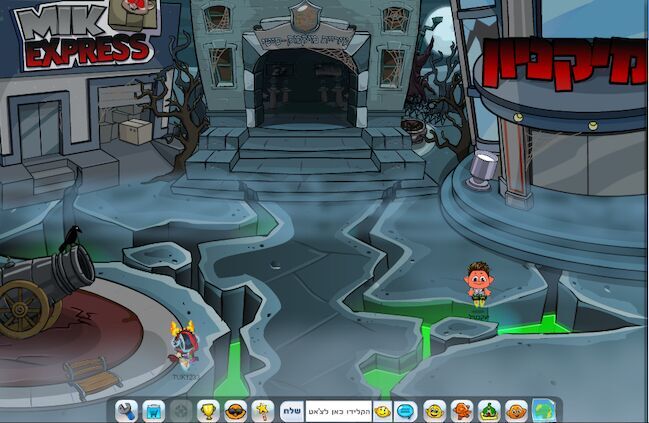649x423 pixels.
Task: Open the world map globe
Action: [544, 410]
